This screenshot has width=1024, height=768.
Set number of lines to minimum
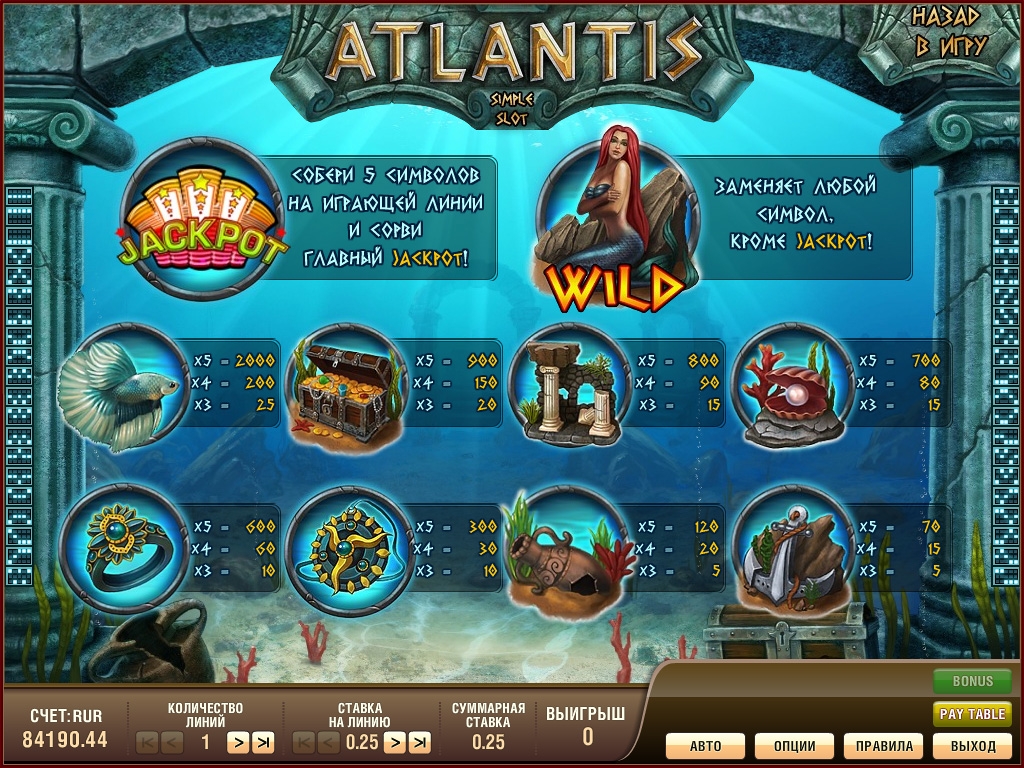[147, 742]
